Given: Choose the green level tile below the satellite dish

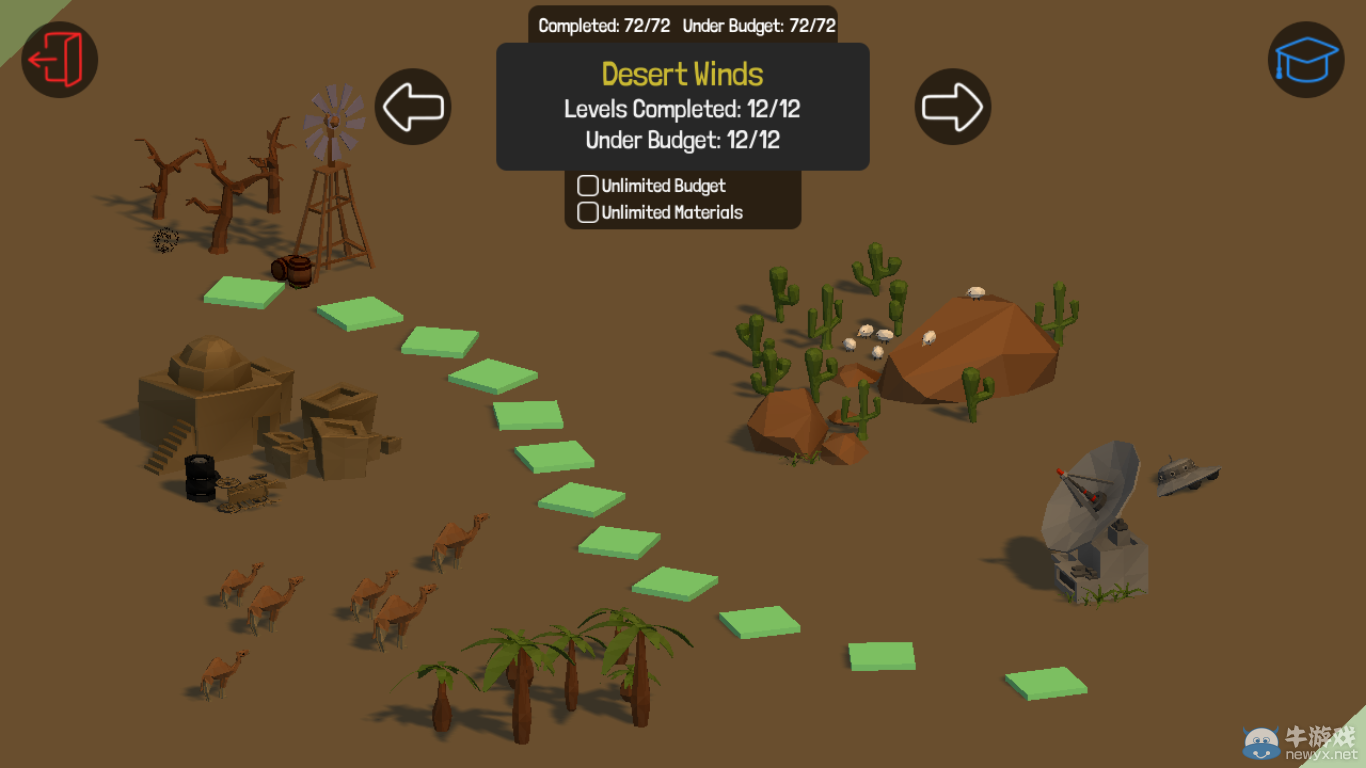Looking at the screenshot, I should pos(1046,683).
